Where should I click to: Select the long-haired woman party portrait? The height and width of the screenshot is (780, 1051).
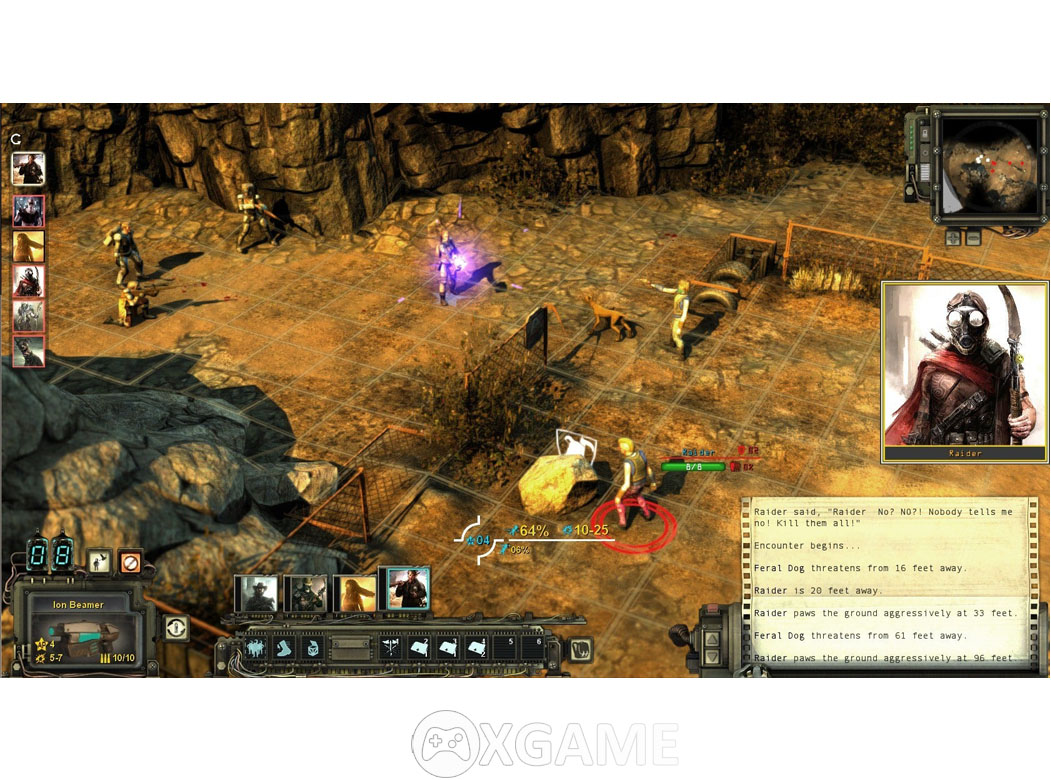coord(356,593)
